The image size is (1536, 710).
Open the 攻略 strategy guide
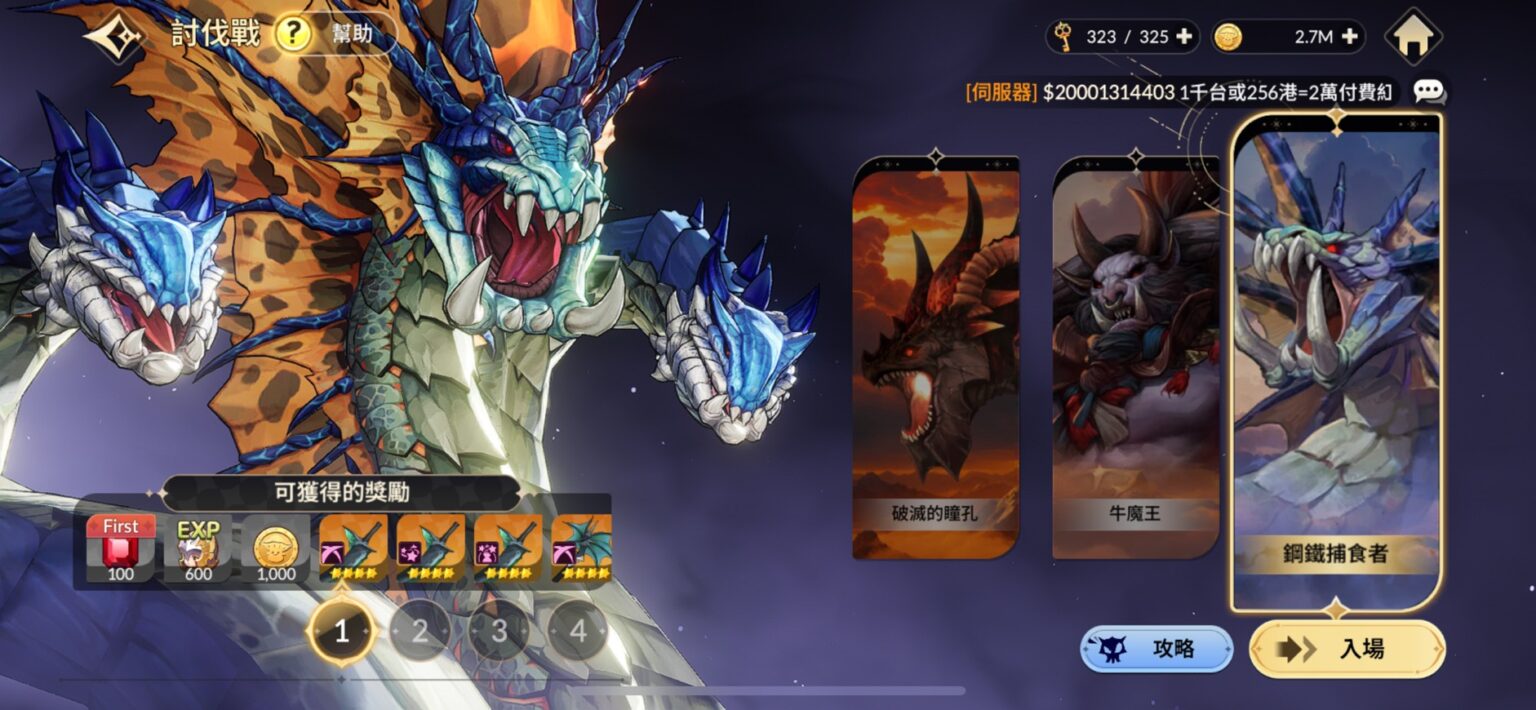[1156, 649]
